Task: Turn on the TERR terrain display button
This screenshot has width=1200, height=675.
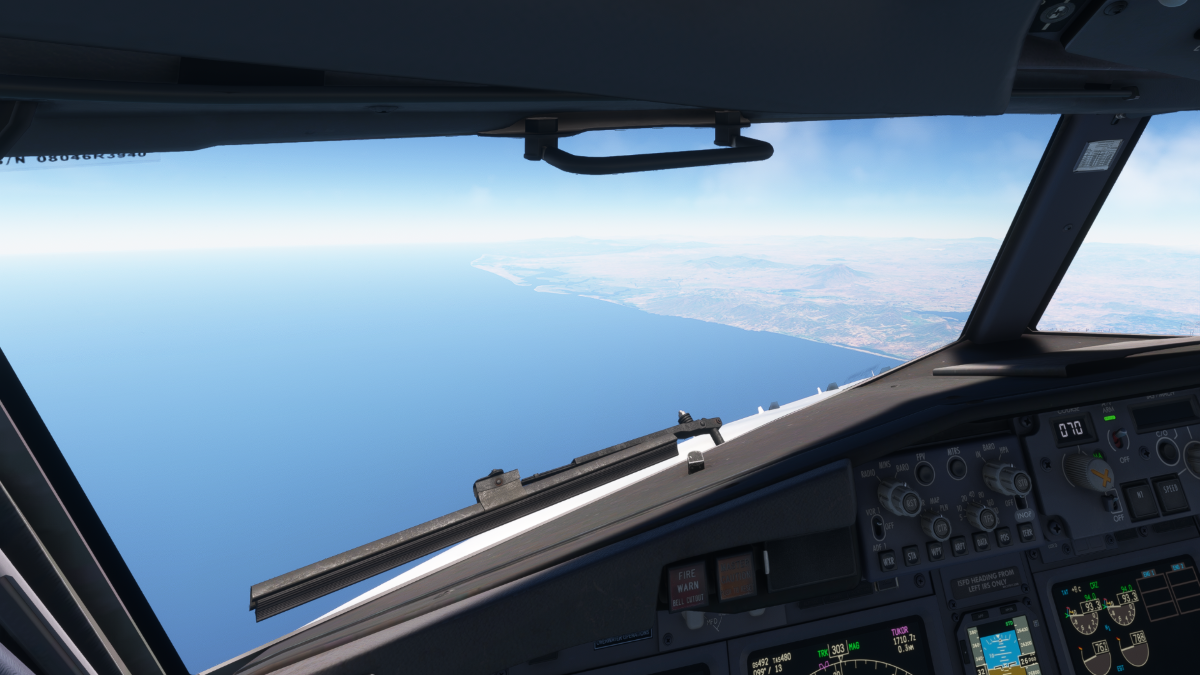Action: tap(1025, 531)
